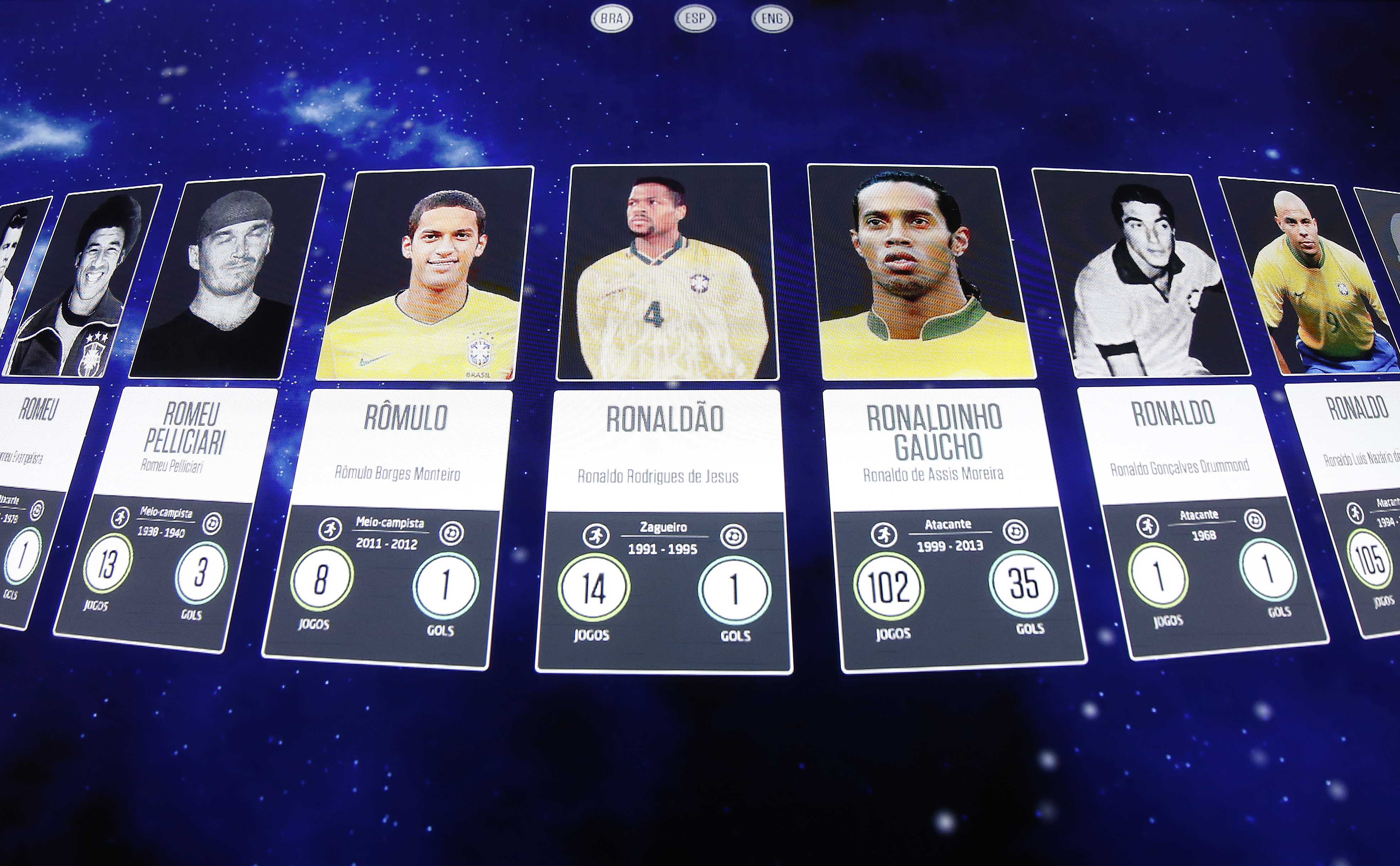Viewport: 1400px width, 866px height.
Task: Choose the ENG language option
Action: tap(771, 19)
